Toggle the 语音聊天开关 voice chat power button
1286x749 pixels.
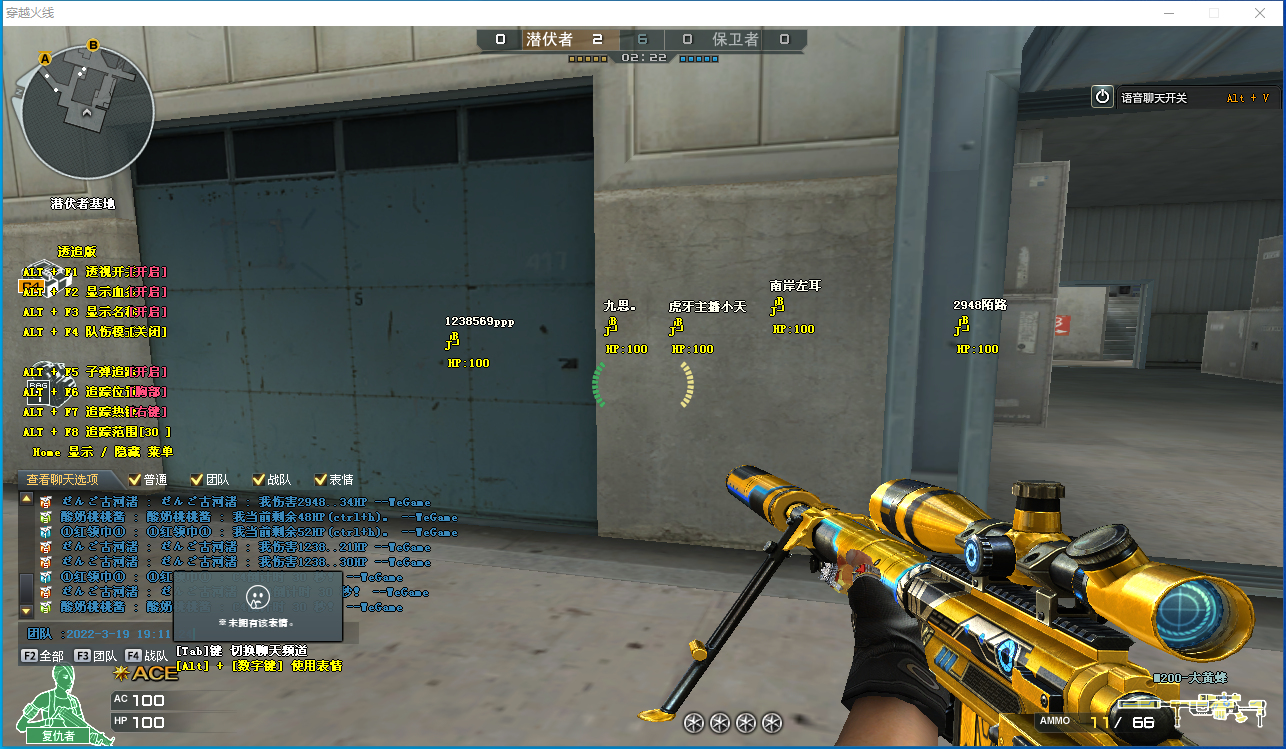[x=1102, y=97]
